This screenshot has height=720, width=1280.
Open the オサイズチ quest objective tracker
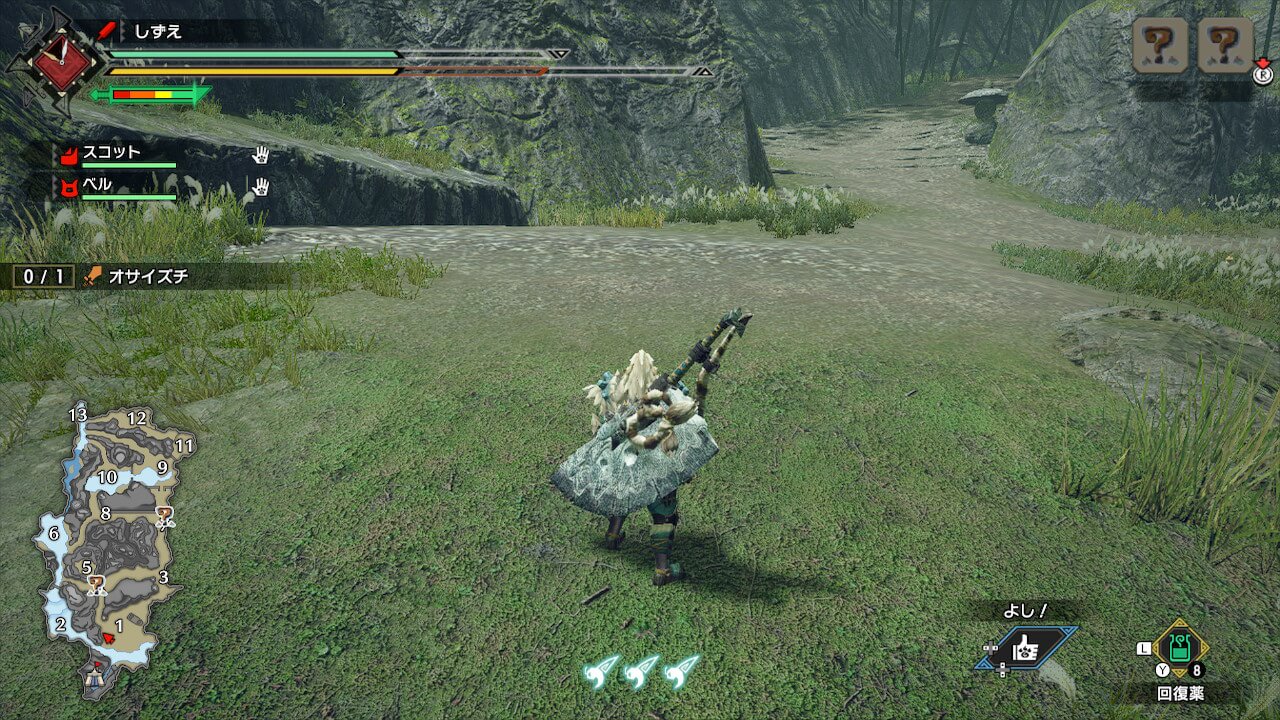click(x=150, y=276)
